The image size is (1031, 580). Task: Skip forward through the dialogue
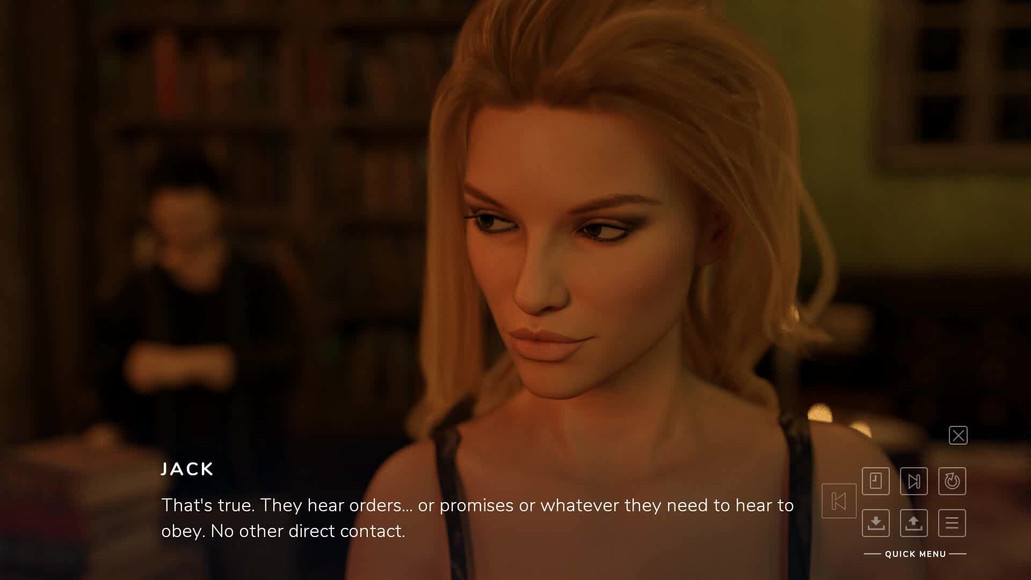914,482
